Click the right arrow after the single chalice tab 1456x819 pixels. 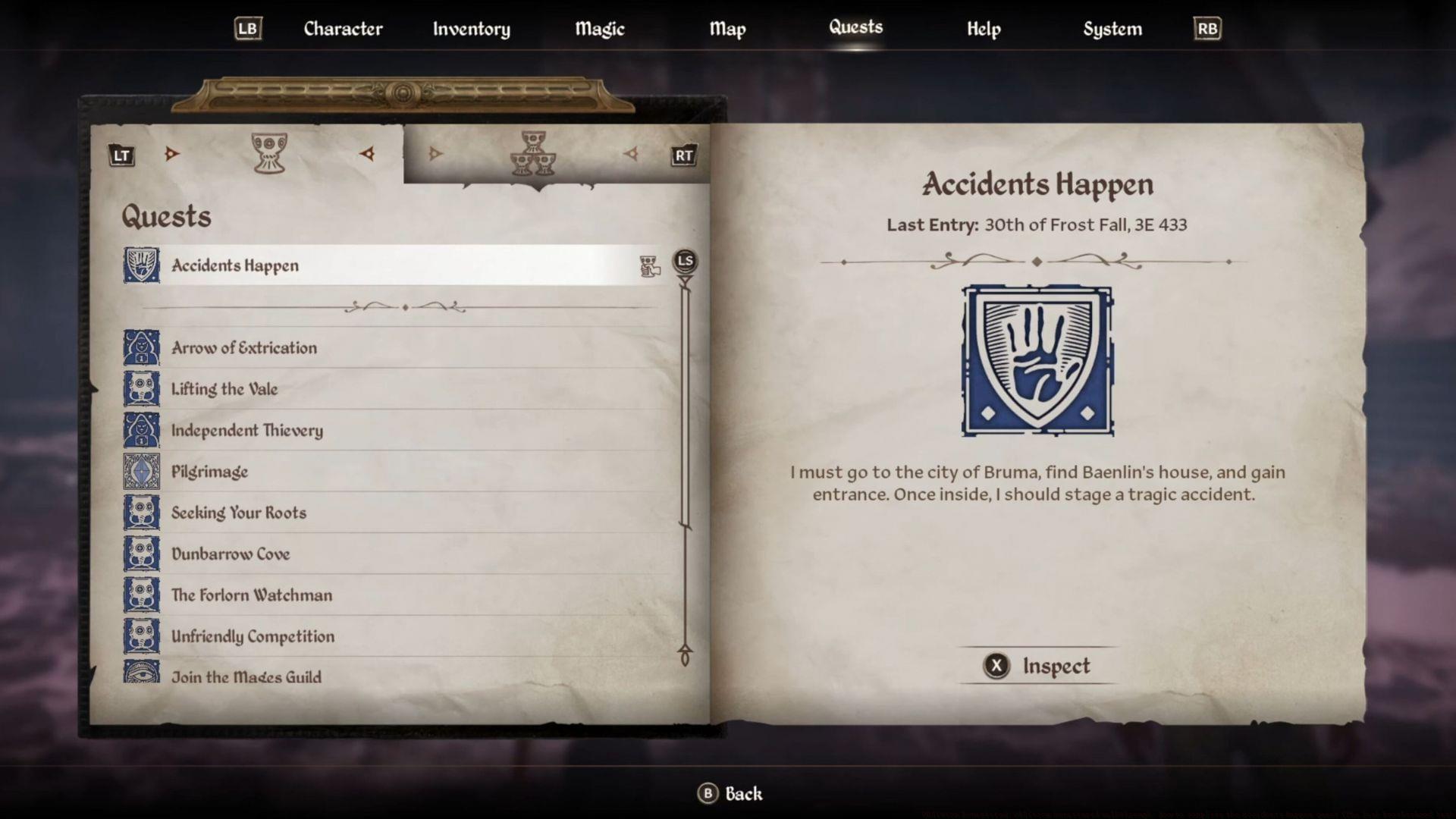368,152
